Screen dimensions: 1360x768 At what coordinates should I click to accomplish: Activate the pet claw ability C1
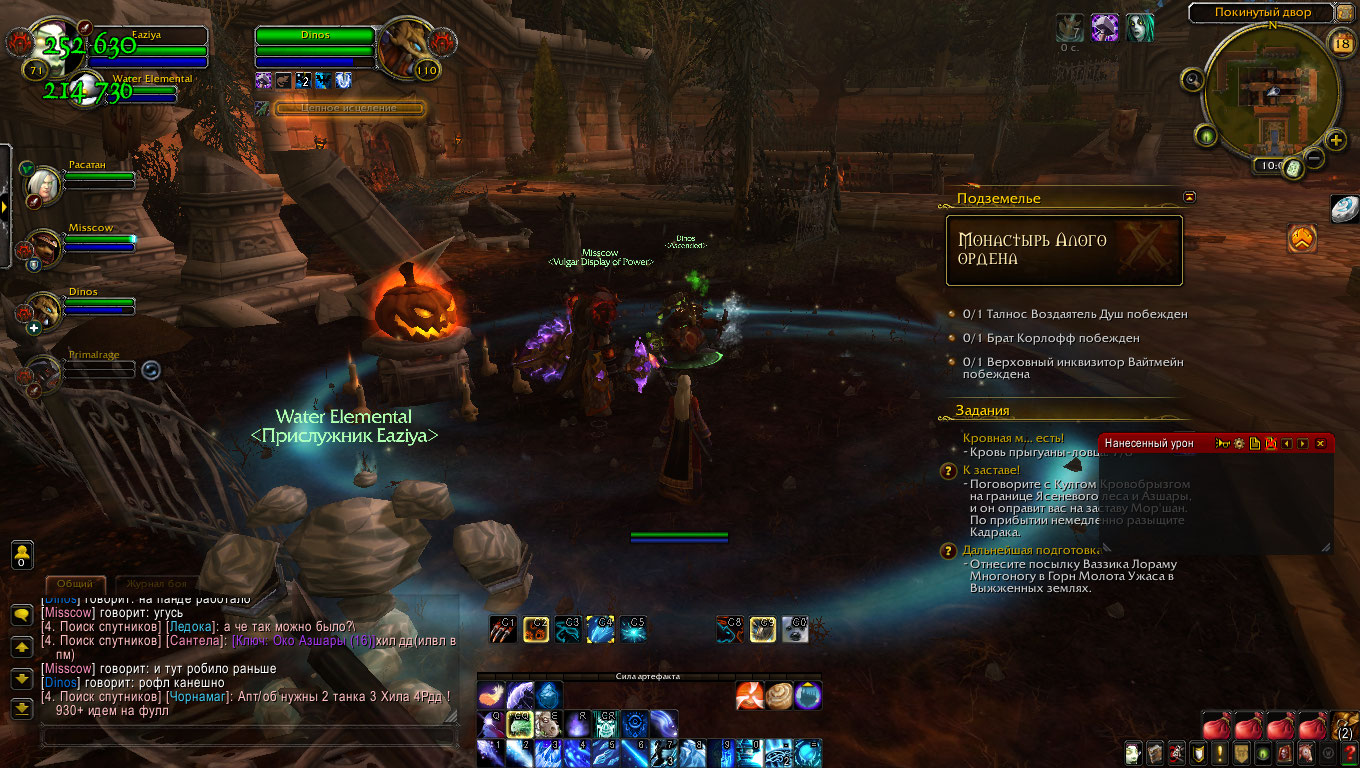(x=503, y=628)
